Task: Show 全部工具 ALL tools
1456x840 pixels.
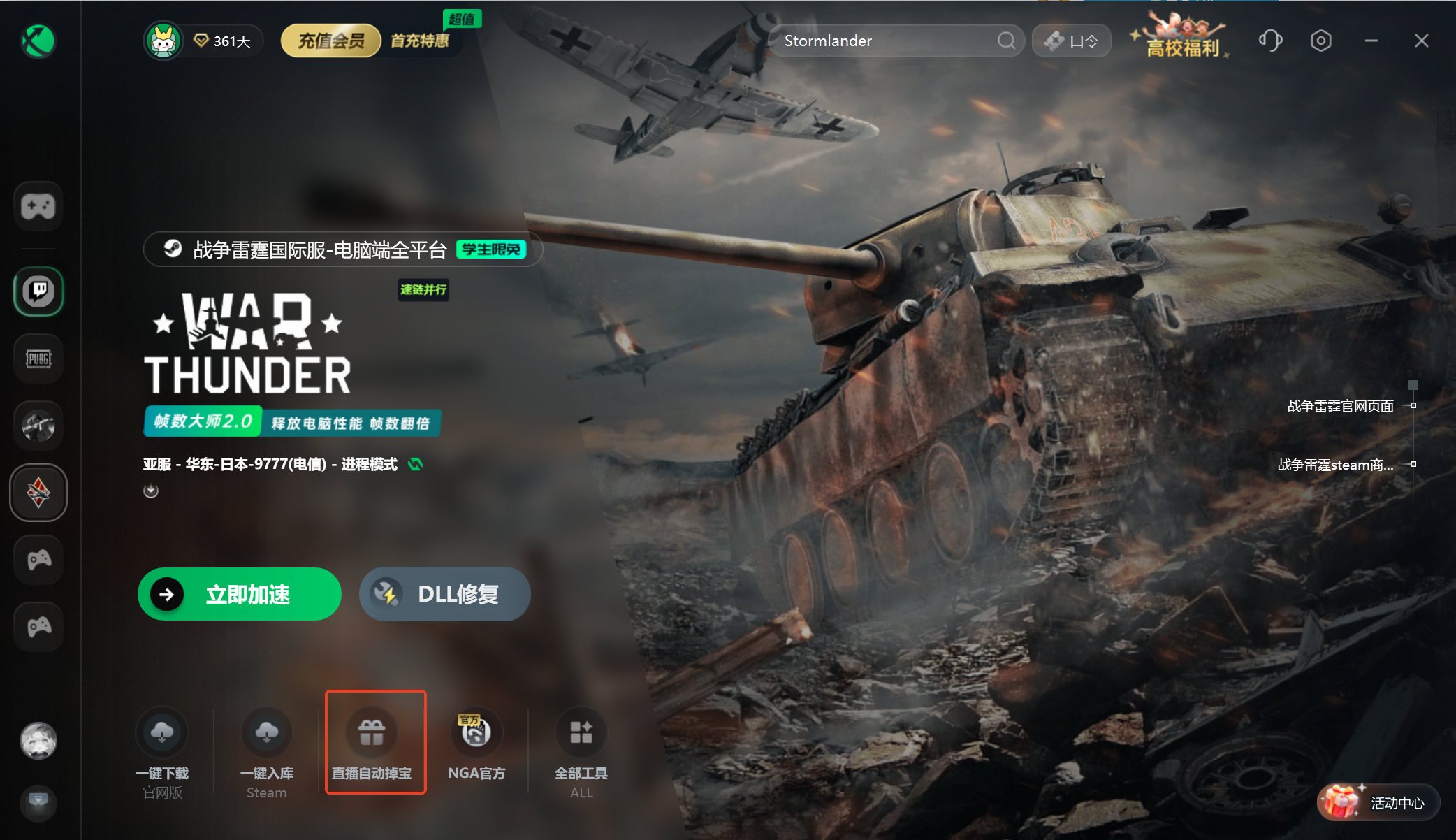Action: pyautogui.click(x=581, y=733)
